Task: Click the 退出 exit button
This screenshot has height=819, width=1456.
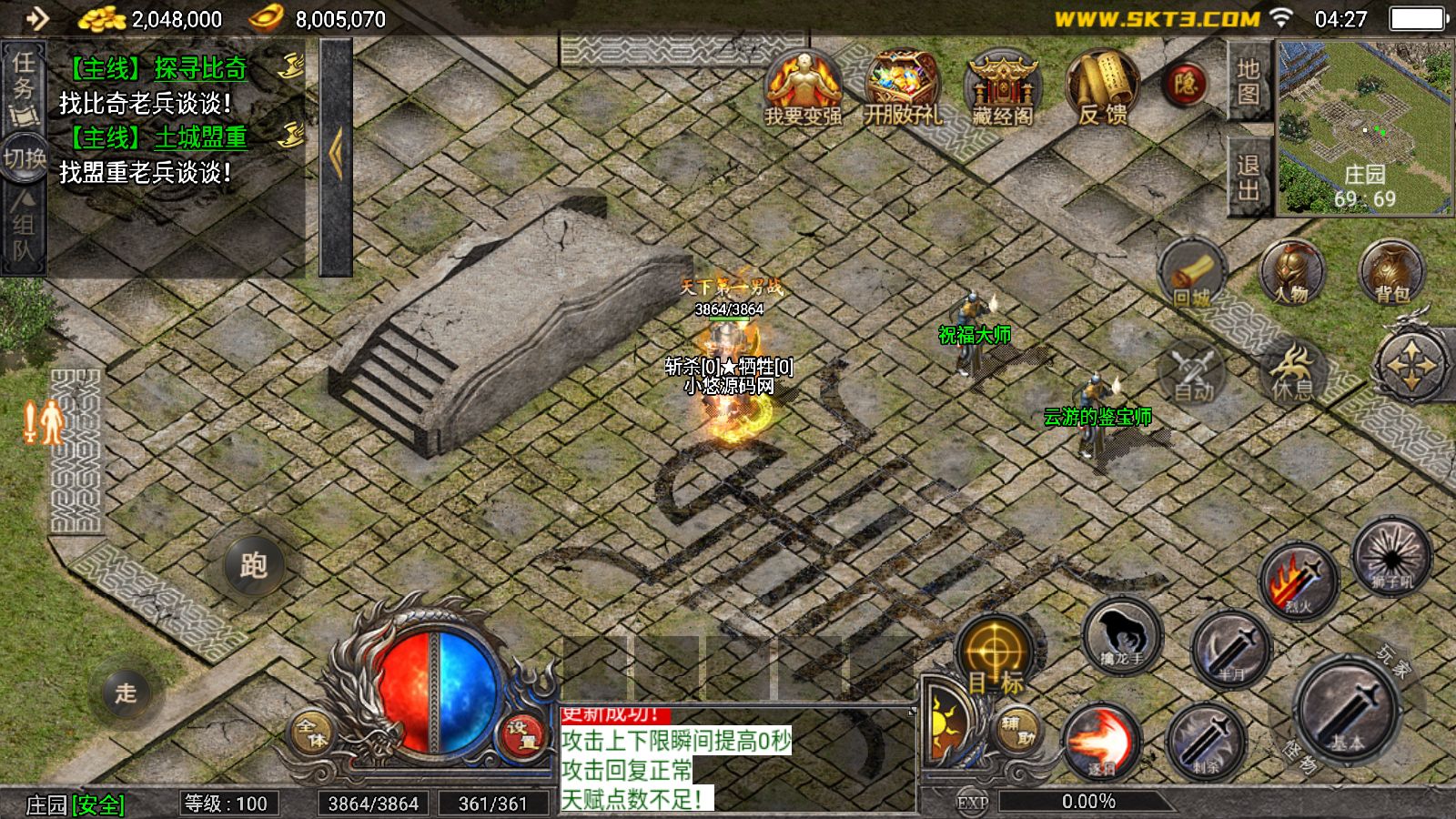Action: [1248, 177]
